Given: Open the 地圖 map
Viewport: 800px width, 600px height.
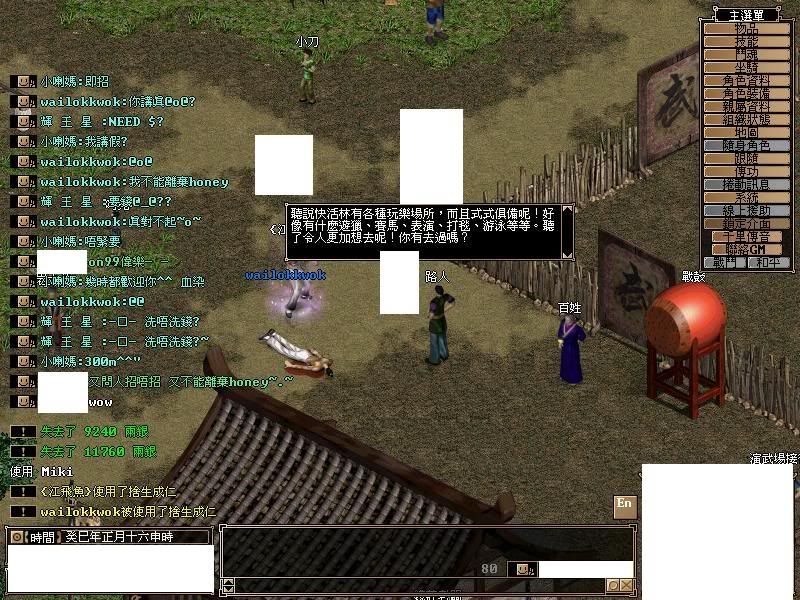Looking at the screenshot, I should click(746, 132).
